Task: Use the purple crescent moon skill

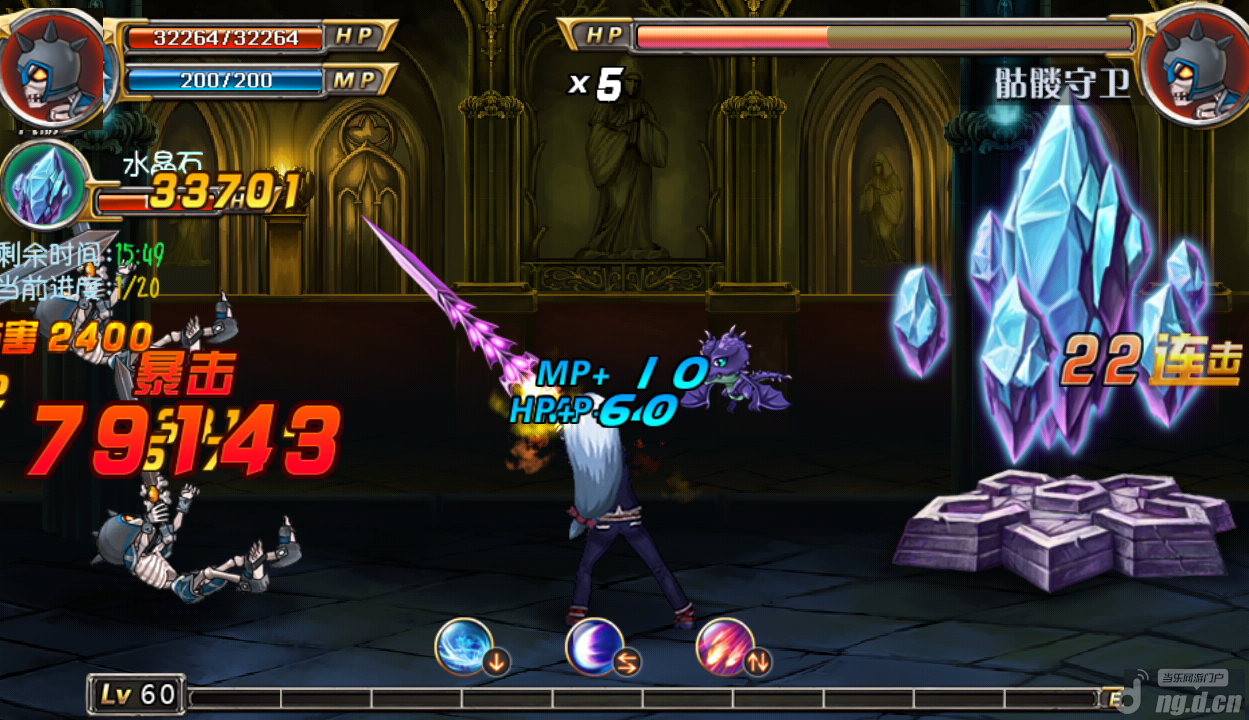Action: click(x=595, y=647)
